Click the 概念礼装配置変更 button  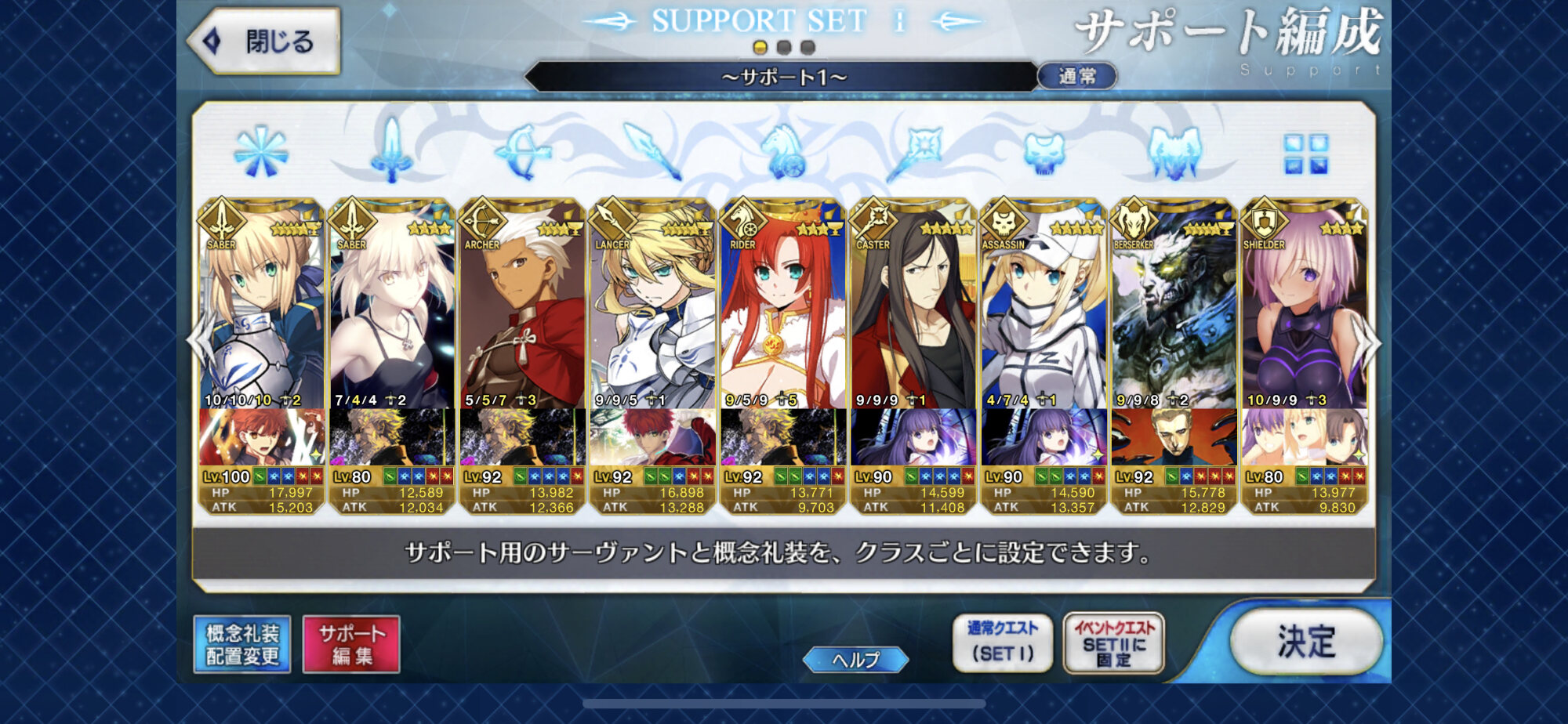click(x=242, y=644)
